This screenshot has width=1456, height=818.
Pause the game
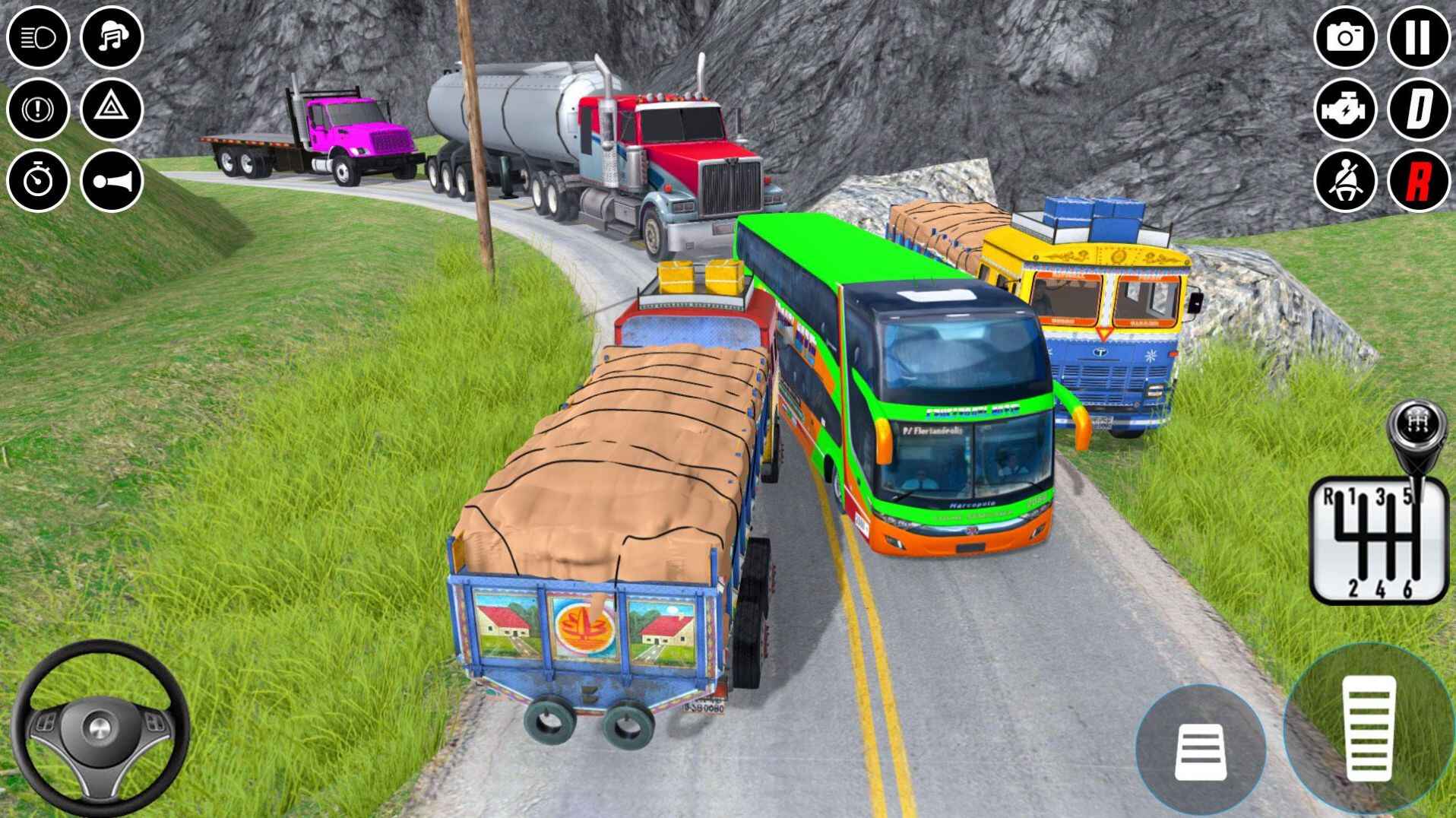(1419, 36)
